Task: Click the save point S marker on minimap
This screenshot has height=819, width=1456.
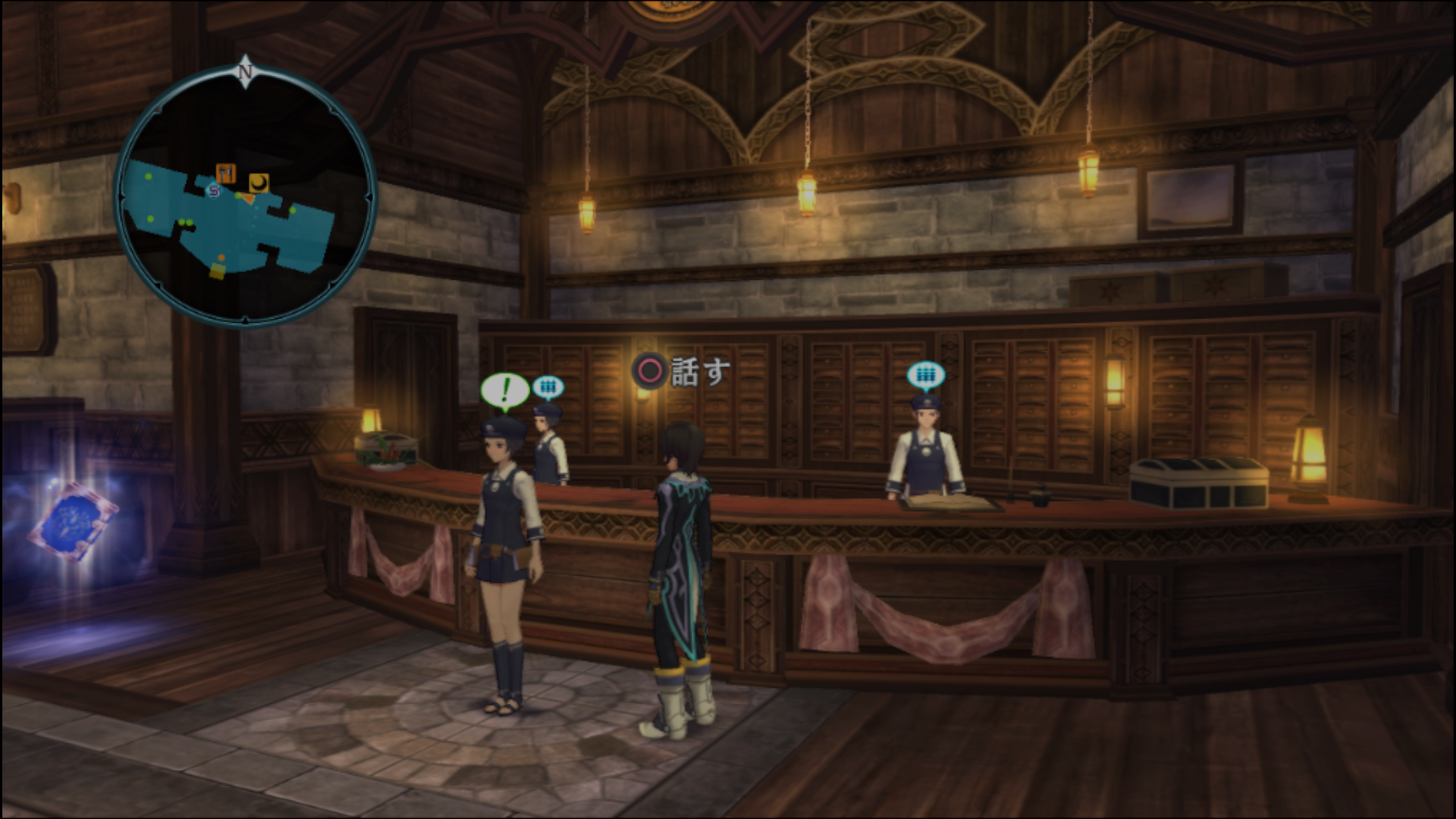Action: [214, 191]
